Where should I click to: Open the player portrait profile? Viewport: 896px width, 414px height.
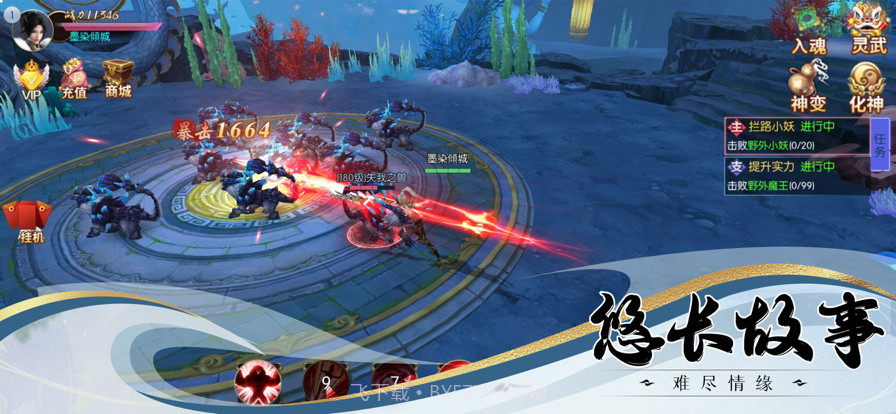coord(31,27)
